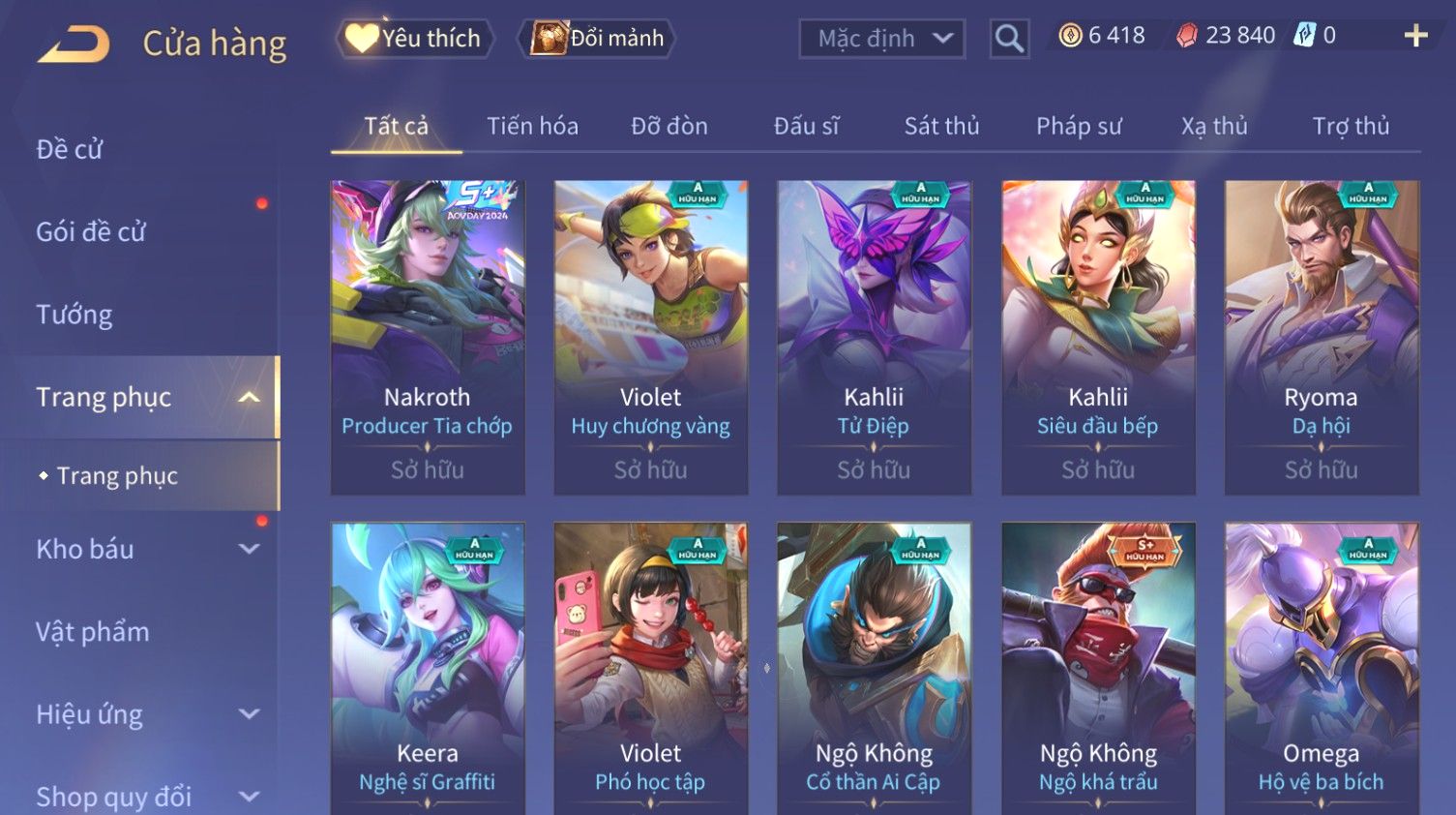Viewport: 1456px width, 815px height.
Task: Choose the Ryoma Dạ hội skin card
Action: 1322,337
